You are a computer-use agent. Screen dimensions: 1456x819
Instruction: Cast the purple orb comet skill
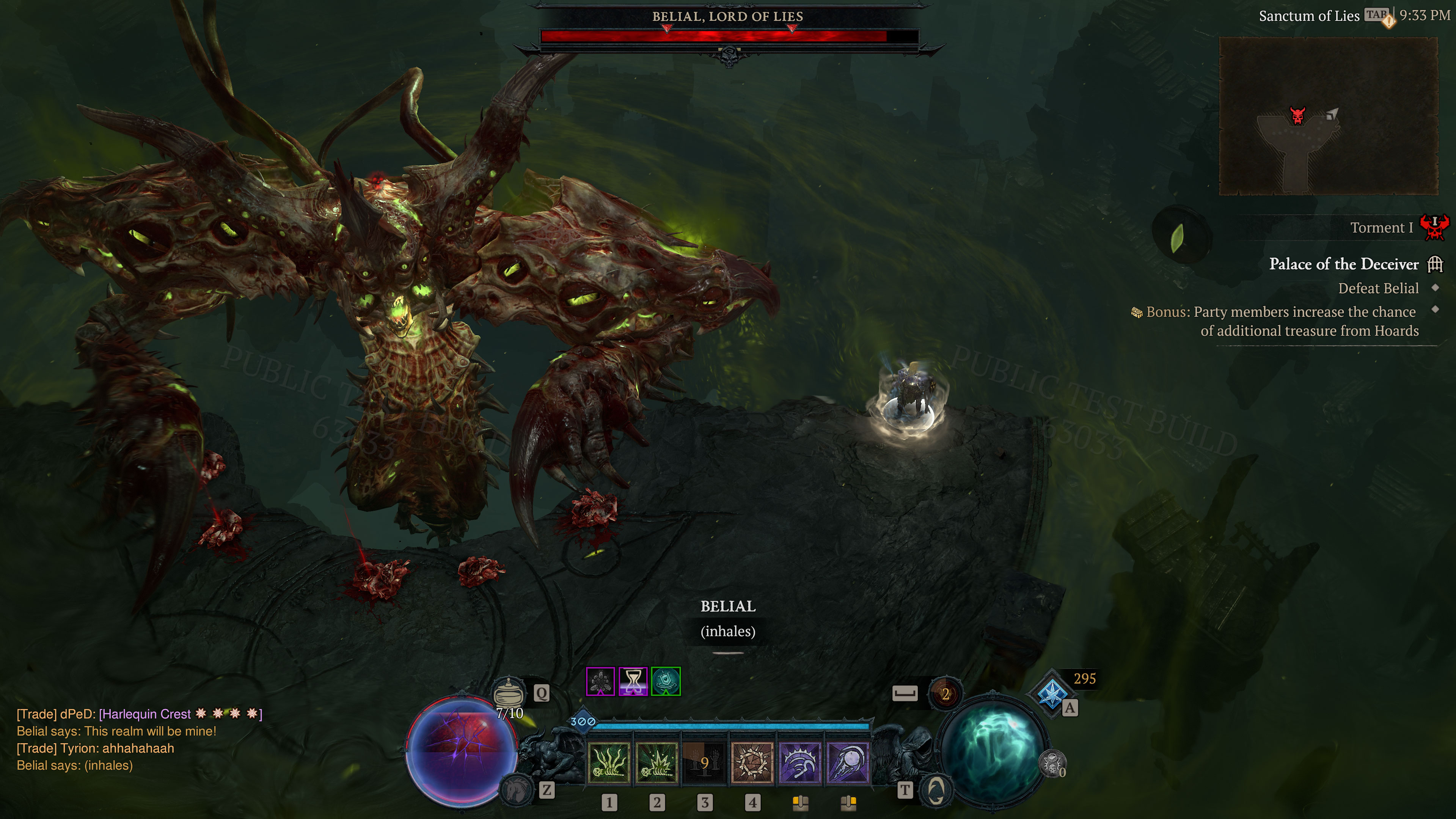coord(847,762)
